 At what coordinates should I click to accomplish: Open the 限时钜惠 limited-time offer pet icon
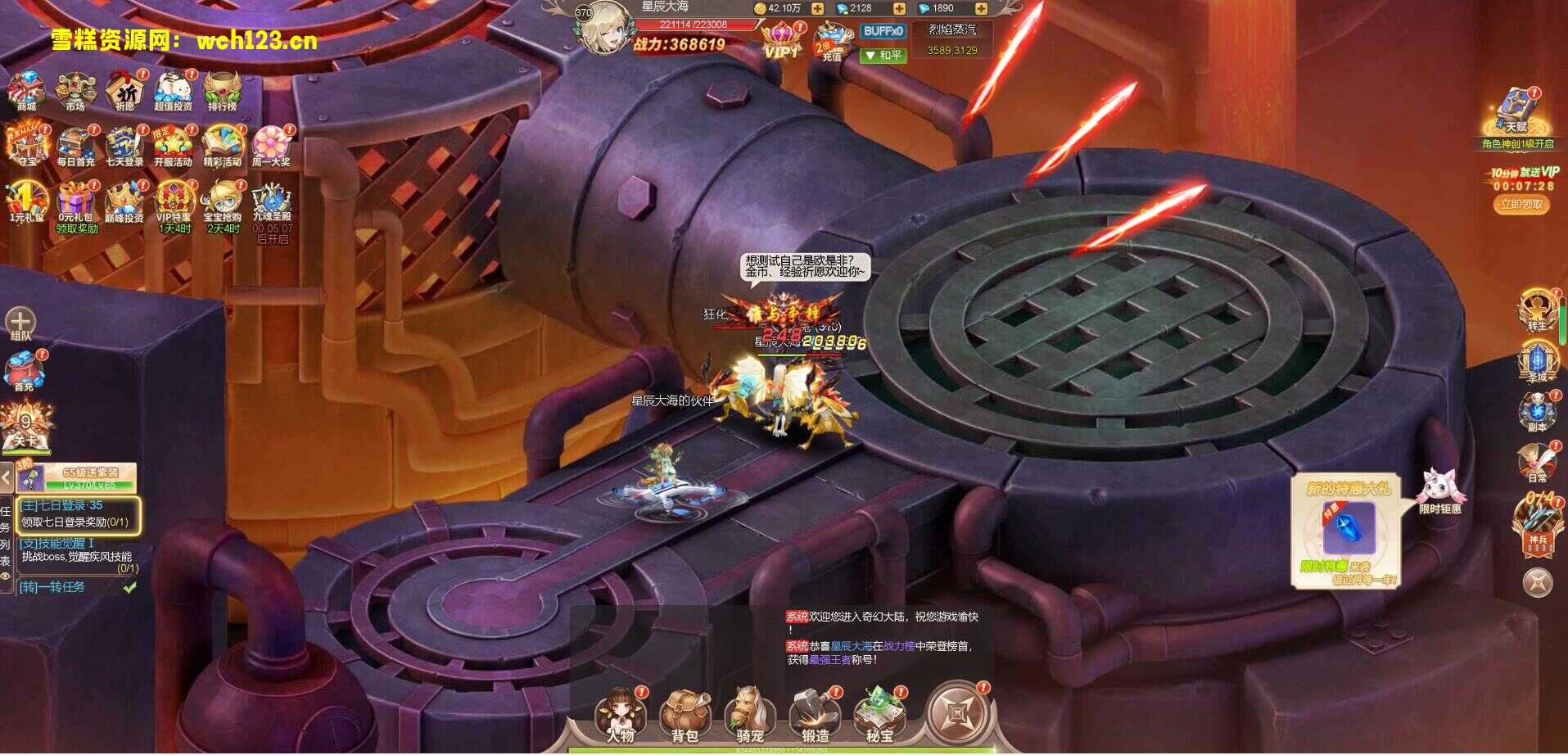pyautogui.click(x=1440, y=490)
